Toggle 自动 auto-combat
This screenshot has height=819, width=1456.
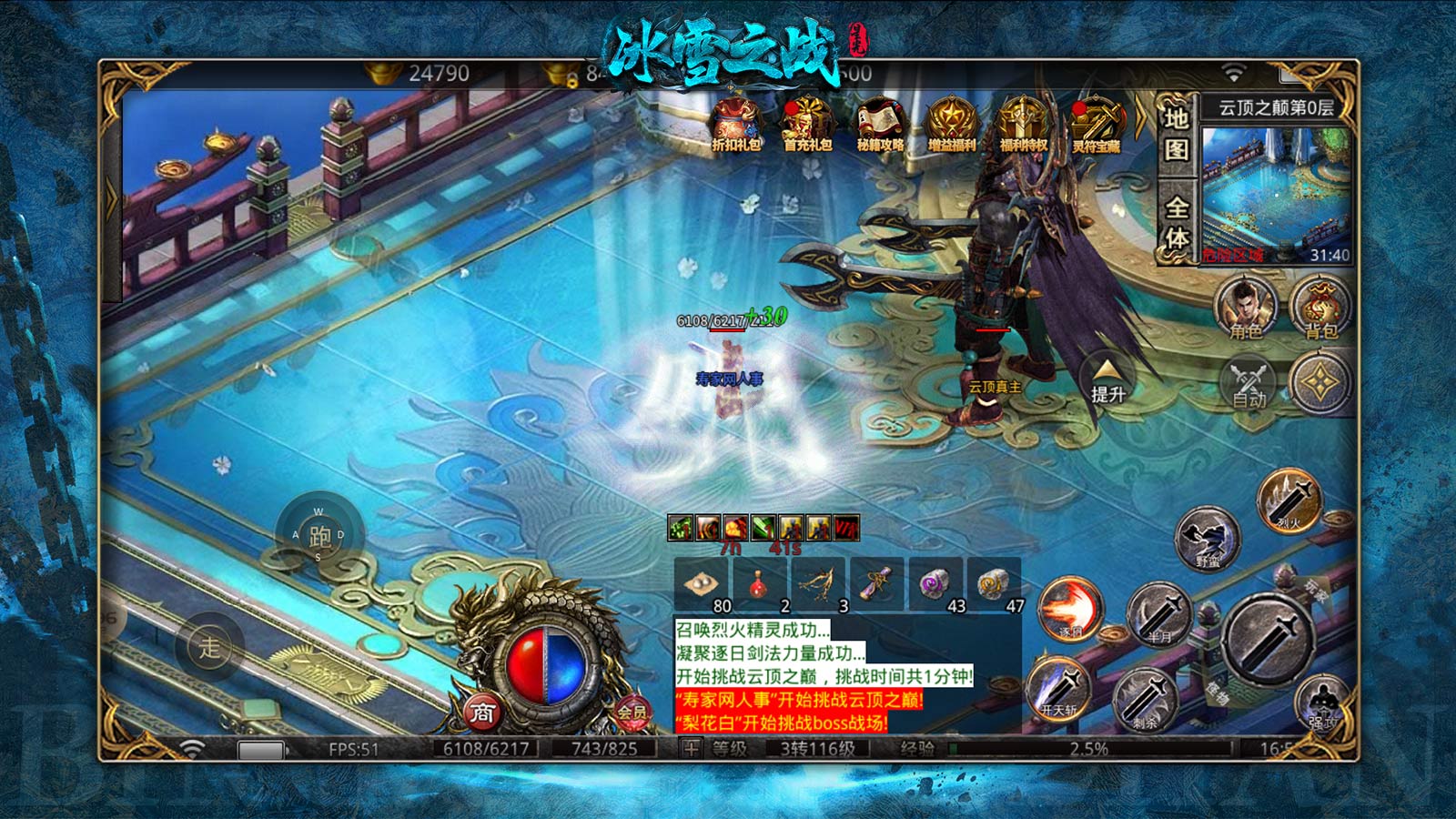click(x=1249, y=382)
